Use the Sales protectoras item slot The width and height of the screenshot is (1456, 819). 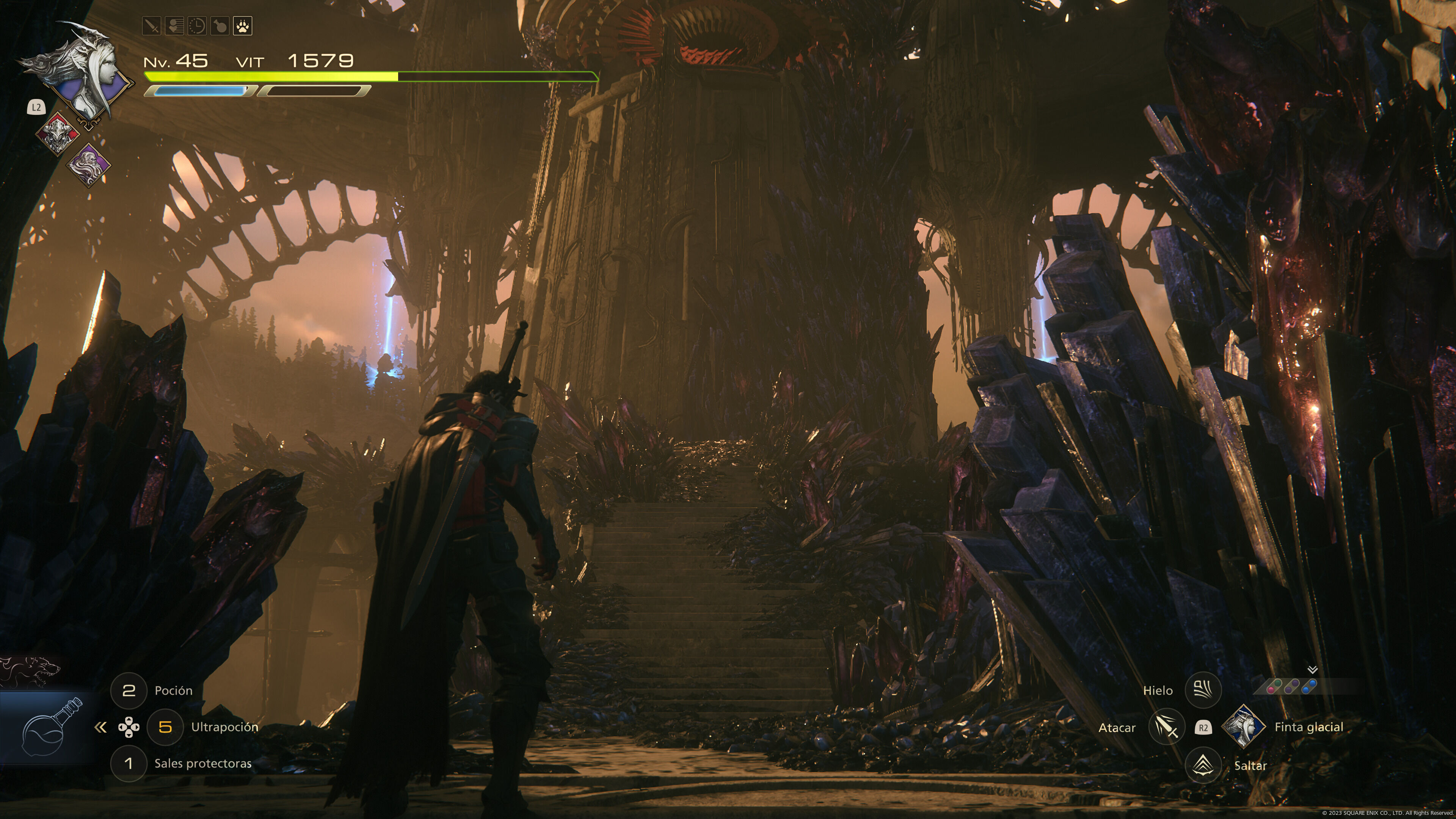[129, 764]
